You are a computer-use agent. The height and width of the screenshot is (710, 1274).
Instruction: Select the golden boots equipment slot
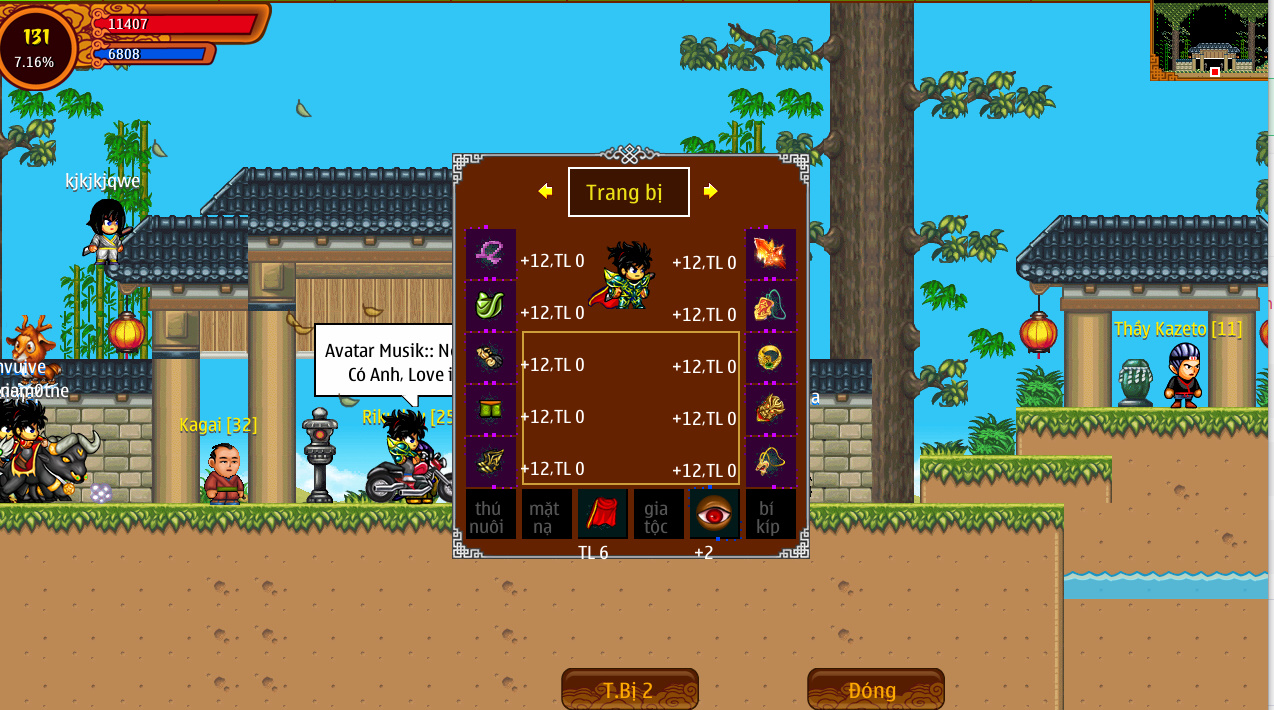point(491,461)
